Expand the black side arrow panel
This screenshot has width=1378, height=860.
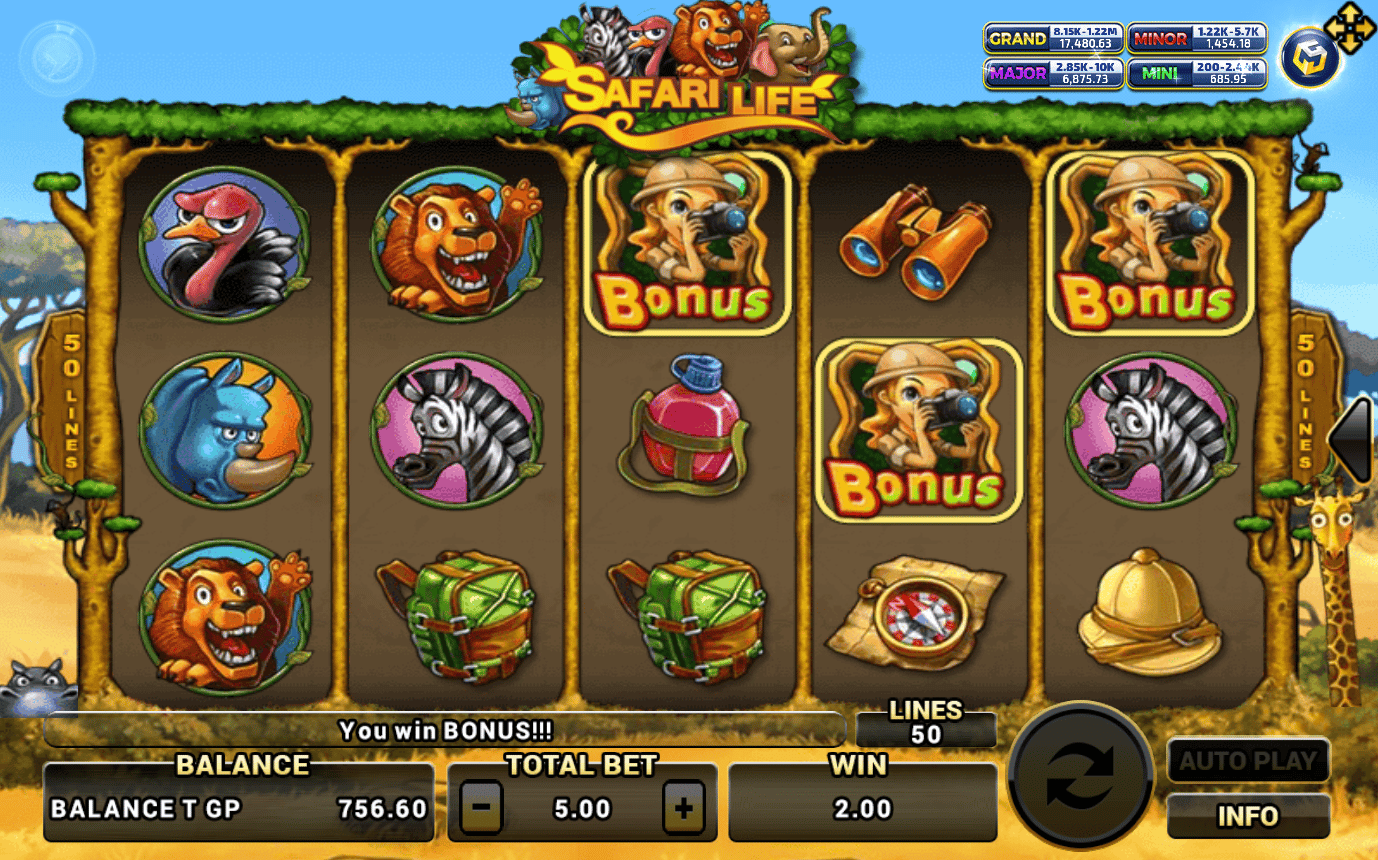(x=1354, y=440)
